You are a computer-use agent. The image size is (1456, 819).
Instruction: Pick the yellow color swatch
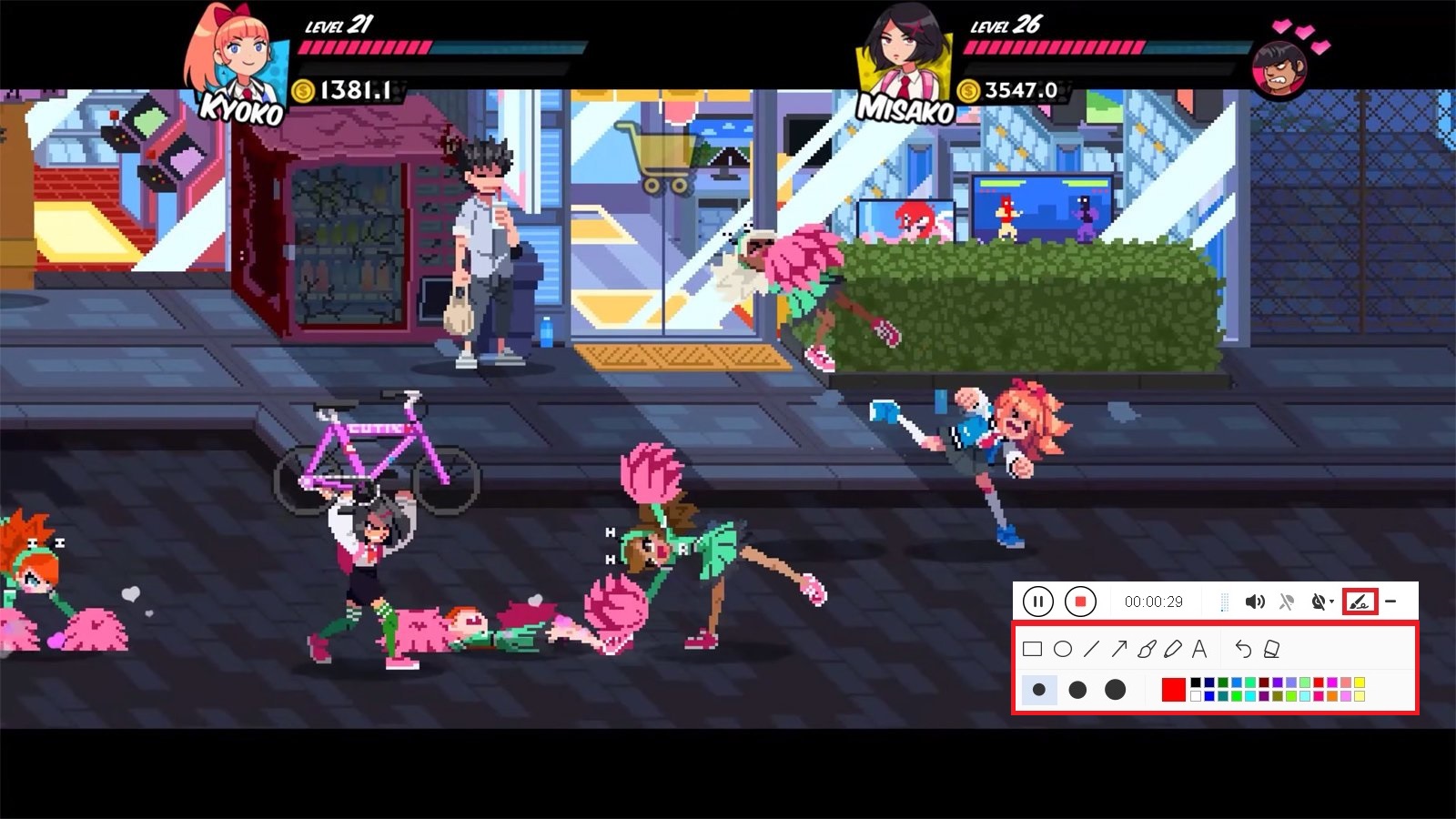(x=1360, y=681)
